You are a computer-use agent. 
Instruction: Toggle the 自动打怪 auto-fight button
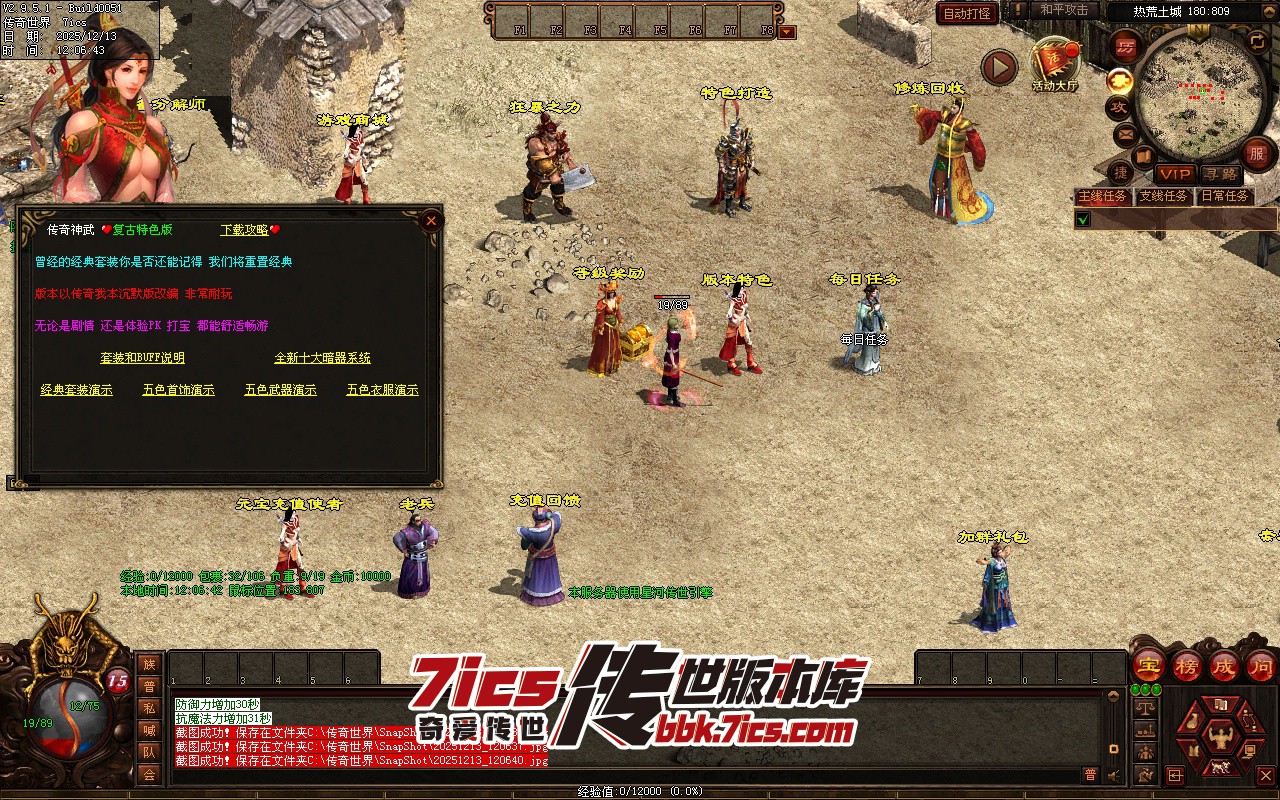pos(967,13)
